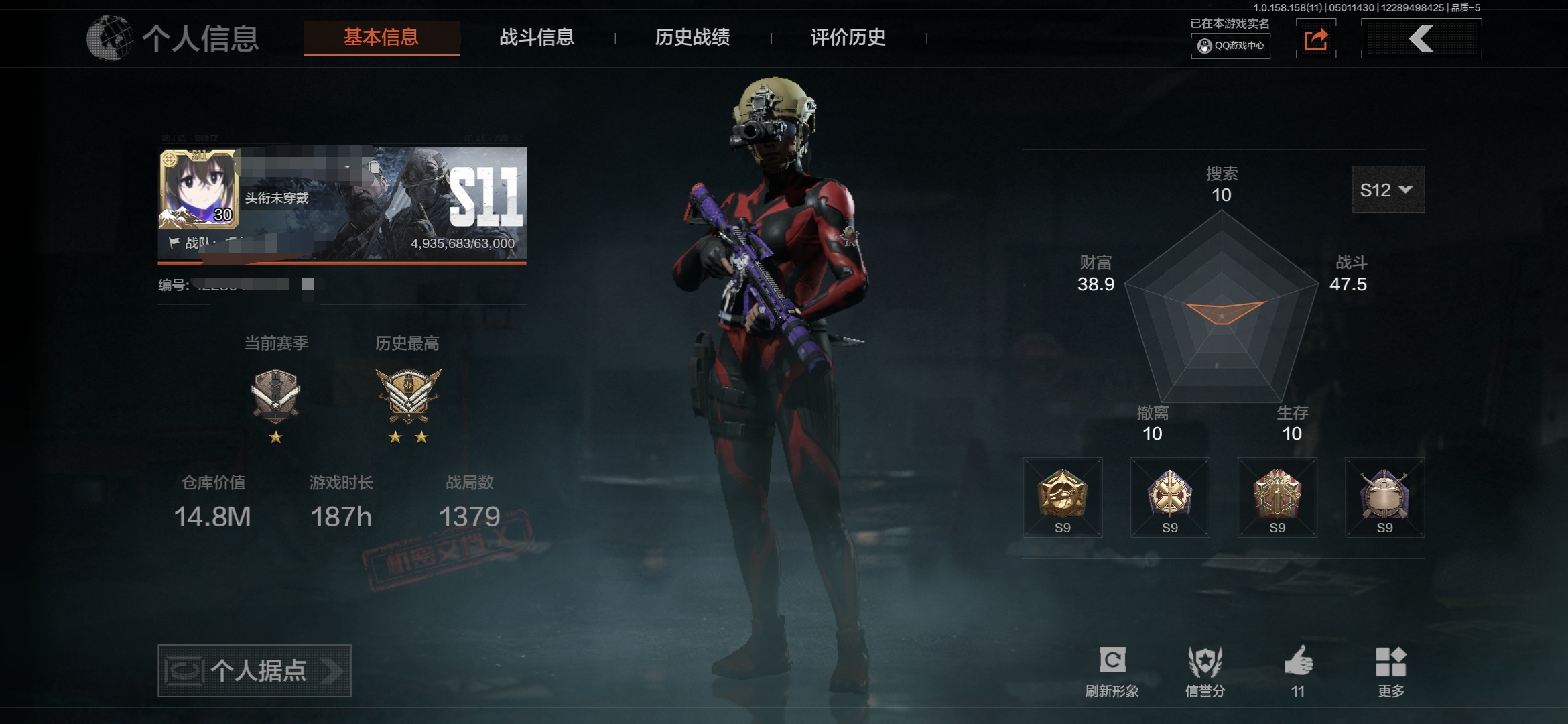Switch to the 基本信息 tab
1568x724 pixels.
[381, 38]
